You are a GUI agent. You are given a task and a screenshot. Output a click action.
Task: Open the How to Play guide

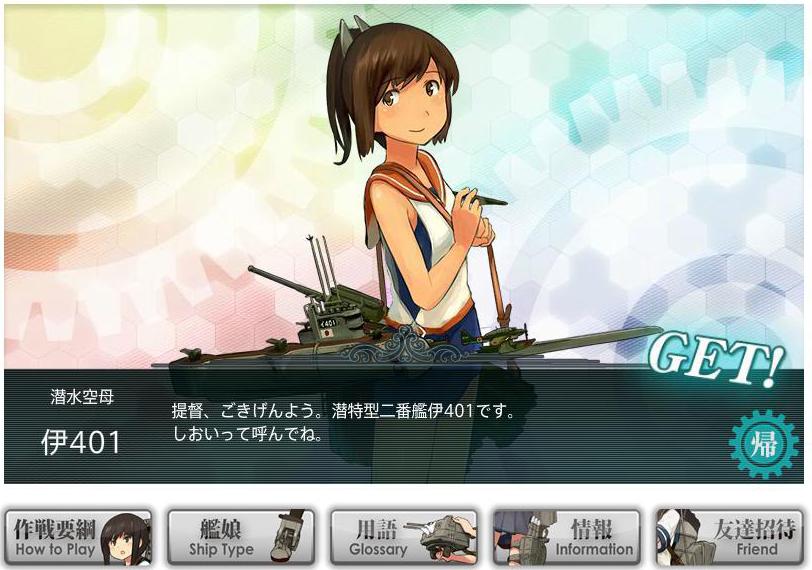tap(78, 538)
